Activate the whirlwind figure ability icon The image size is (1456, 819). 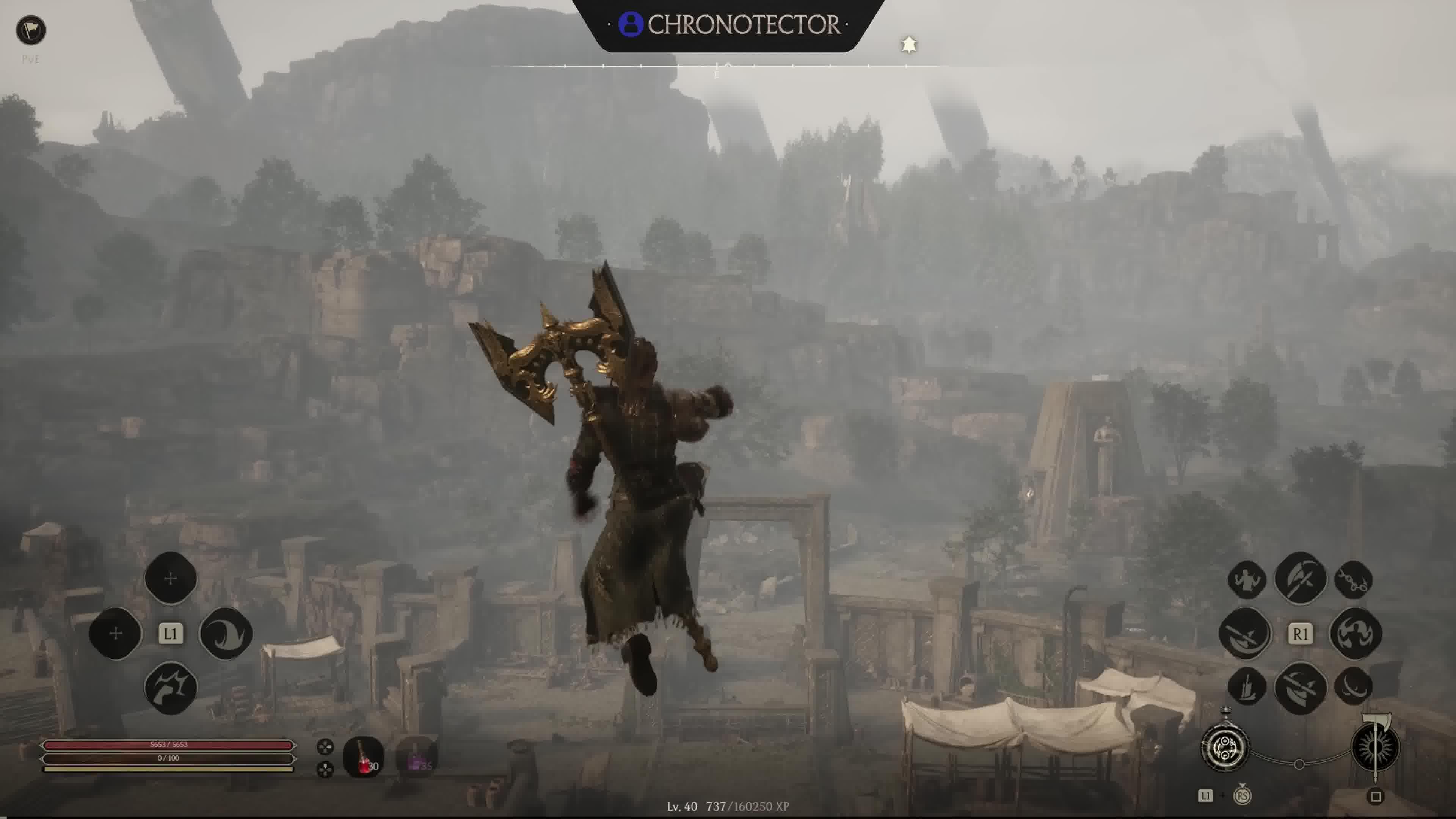1356,633
